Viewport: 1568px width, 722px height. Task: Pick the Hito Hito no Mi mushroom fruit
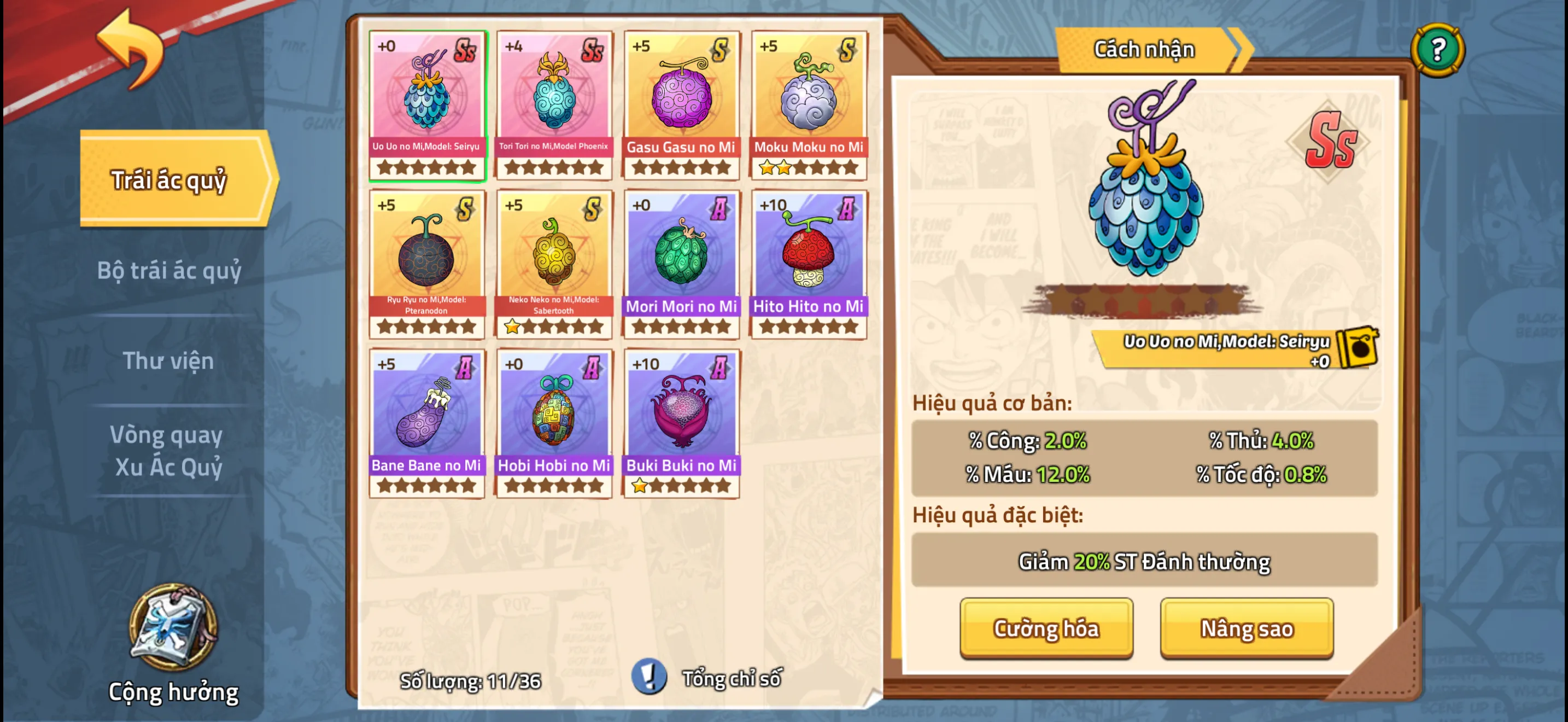[x=809, y=264]
